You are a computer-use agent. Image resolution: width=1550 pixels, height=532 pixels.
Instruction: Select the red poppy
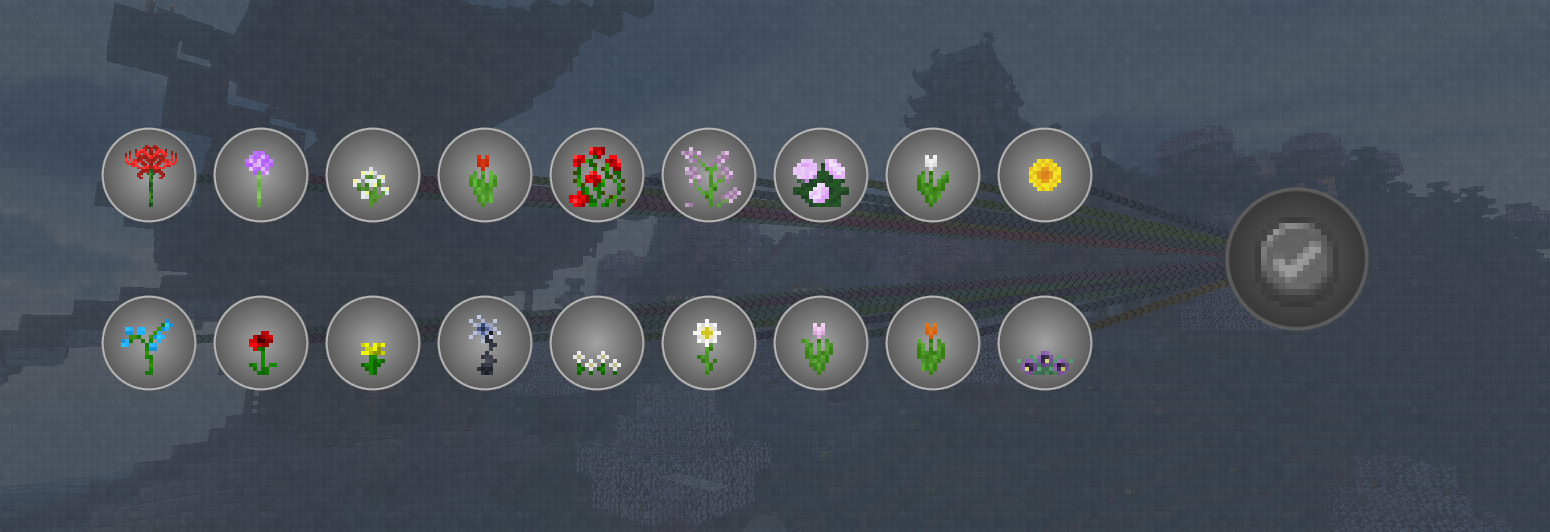pos(261,343)
